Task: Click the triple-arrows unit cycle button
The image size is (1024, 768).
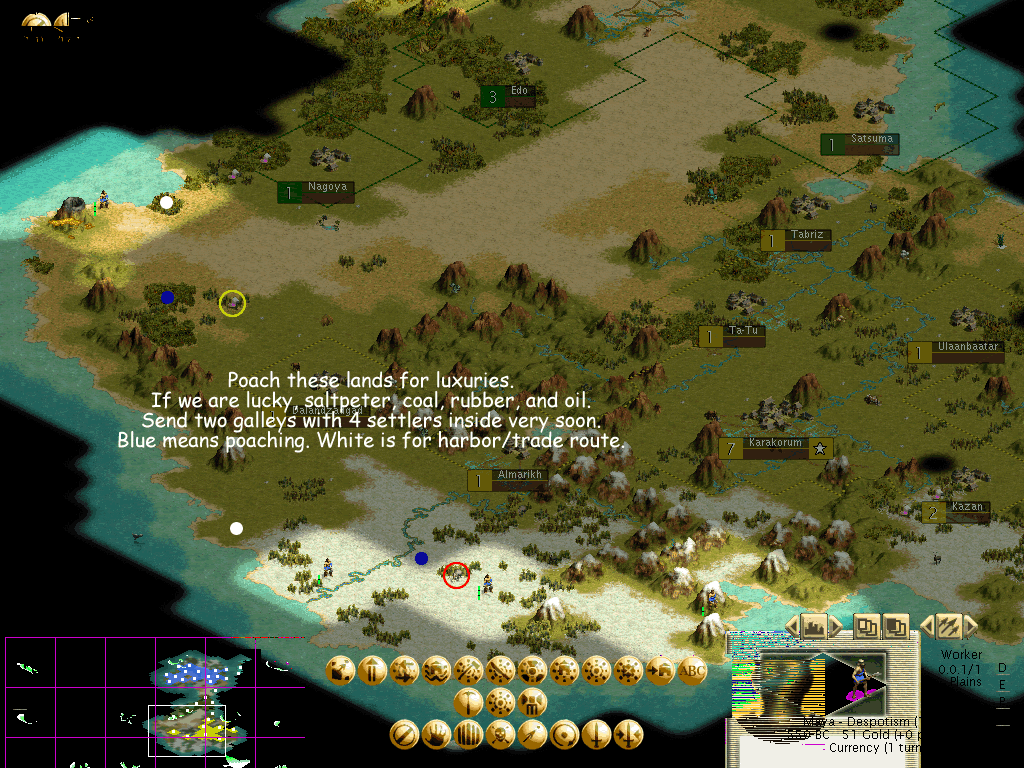Action: [947, 626]
